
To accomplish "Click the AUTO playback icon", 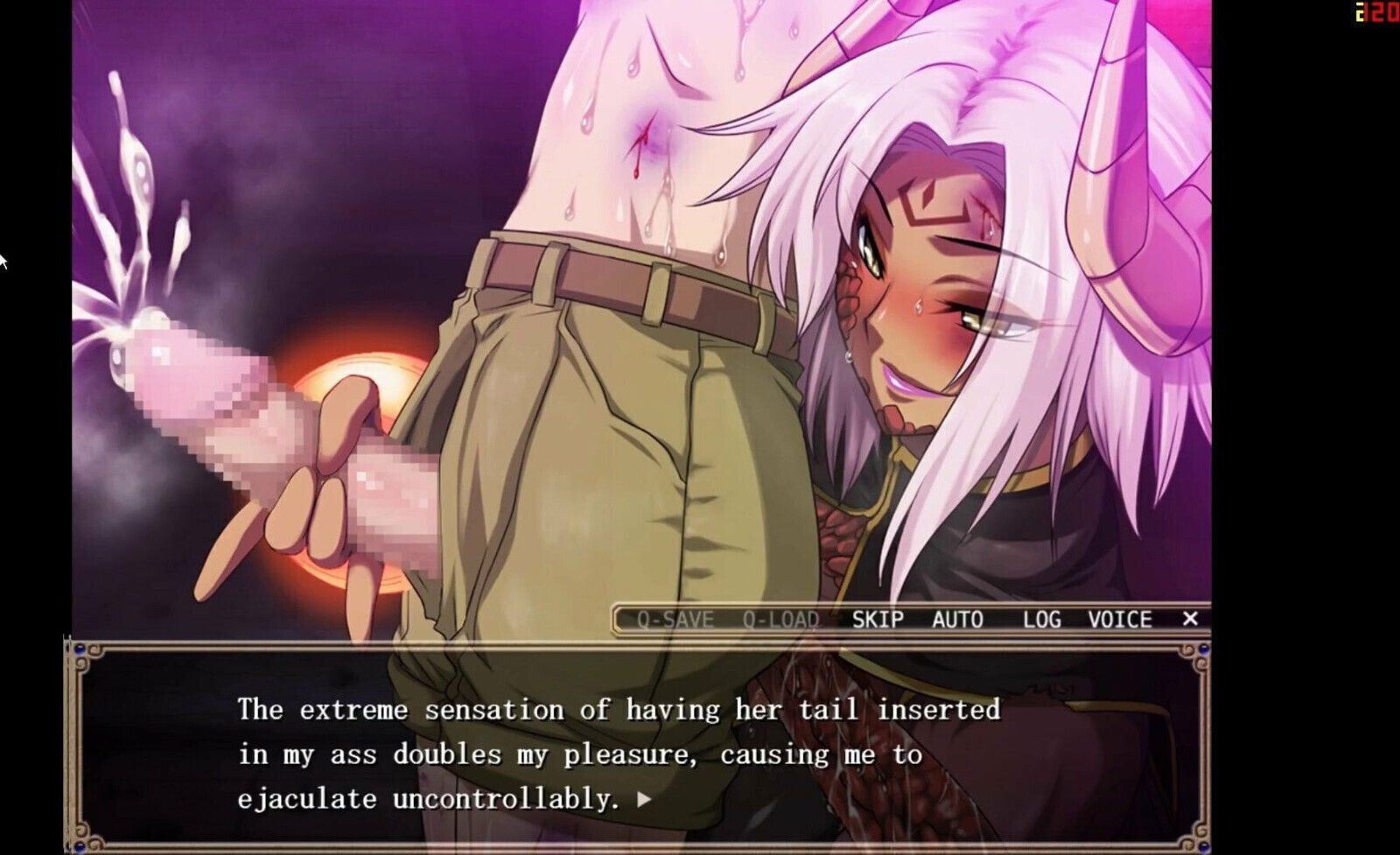I will tap(958, 619).
